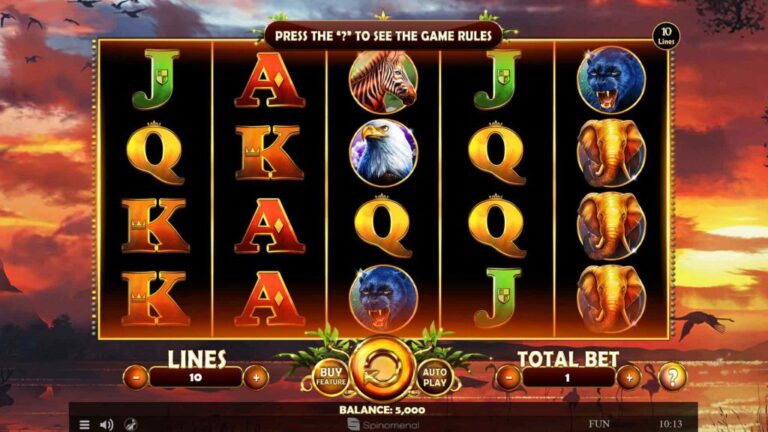Increase the number of Lines
Image resolution: width=768 pixels, height=432 pixels.
point(256,378)
